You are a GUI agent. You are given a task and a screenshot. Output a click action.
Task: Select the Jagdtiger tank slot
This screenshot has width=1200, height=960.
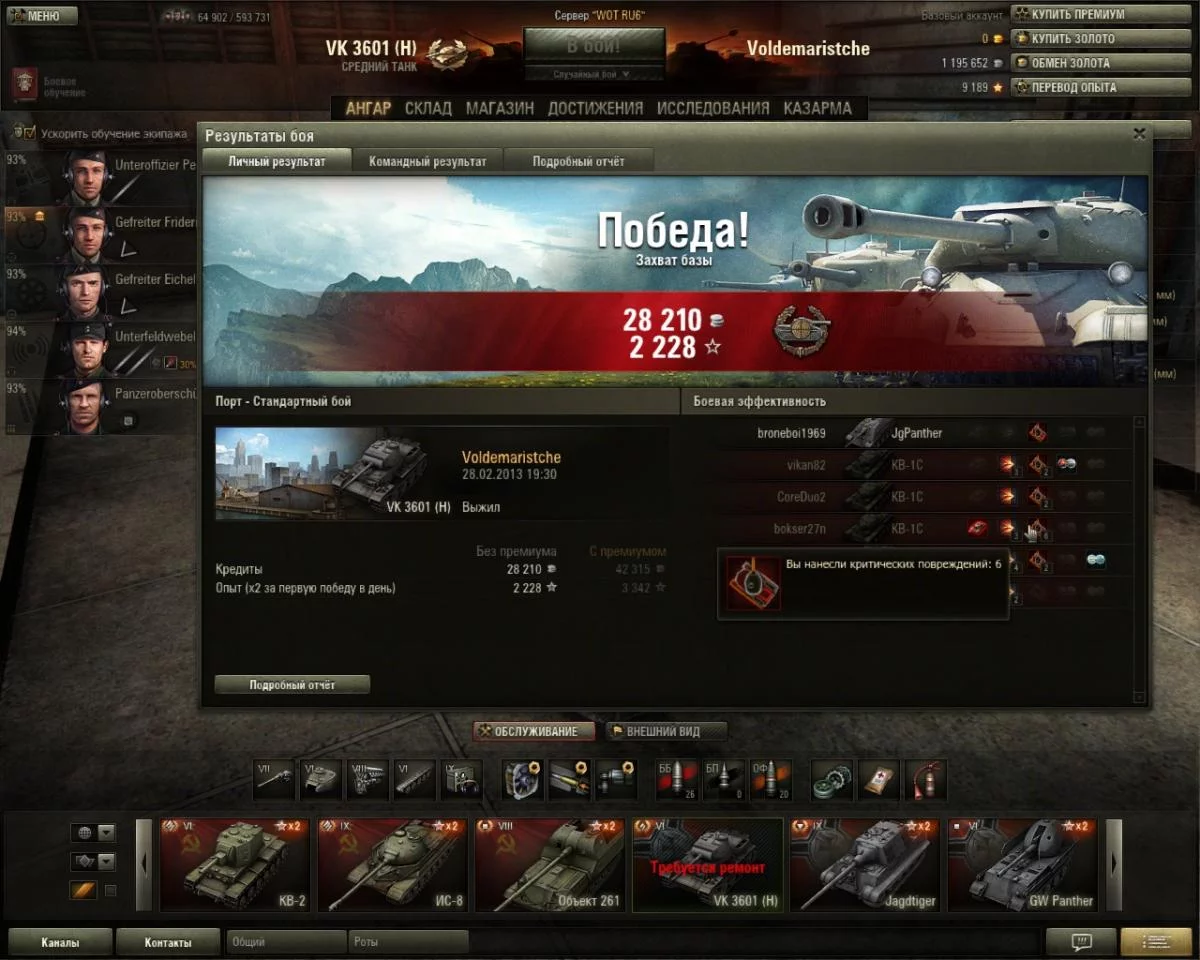pos(864,865)
